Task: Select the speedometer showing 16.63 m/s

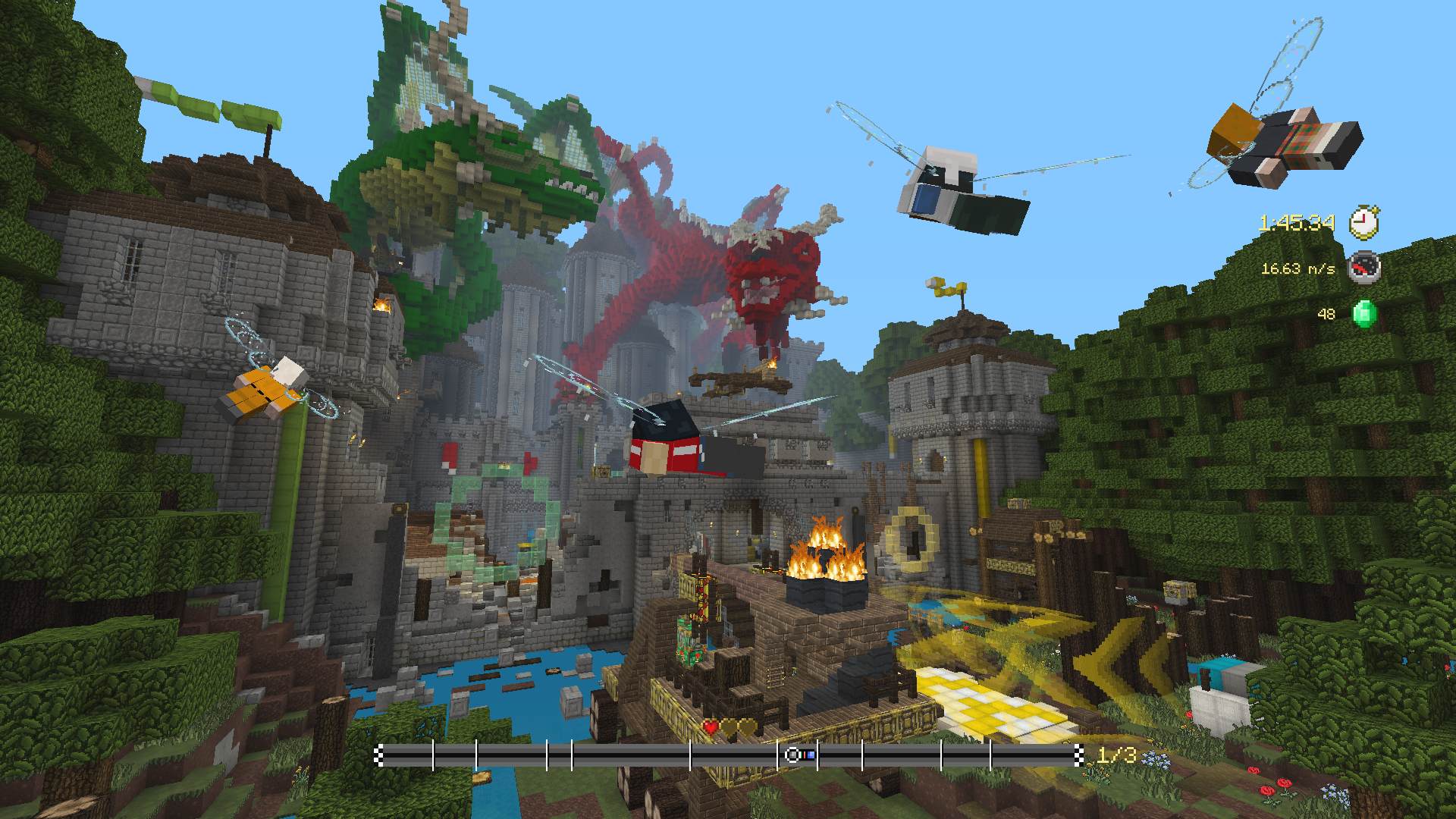Action: tap(1363, 268)
